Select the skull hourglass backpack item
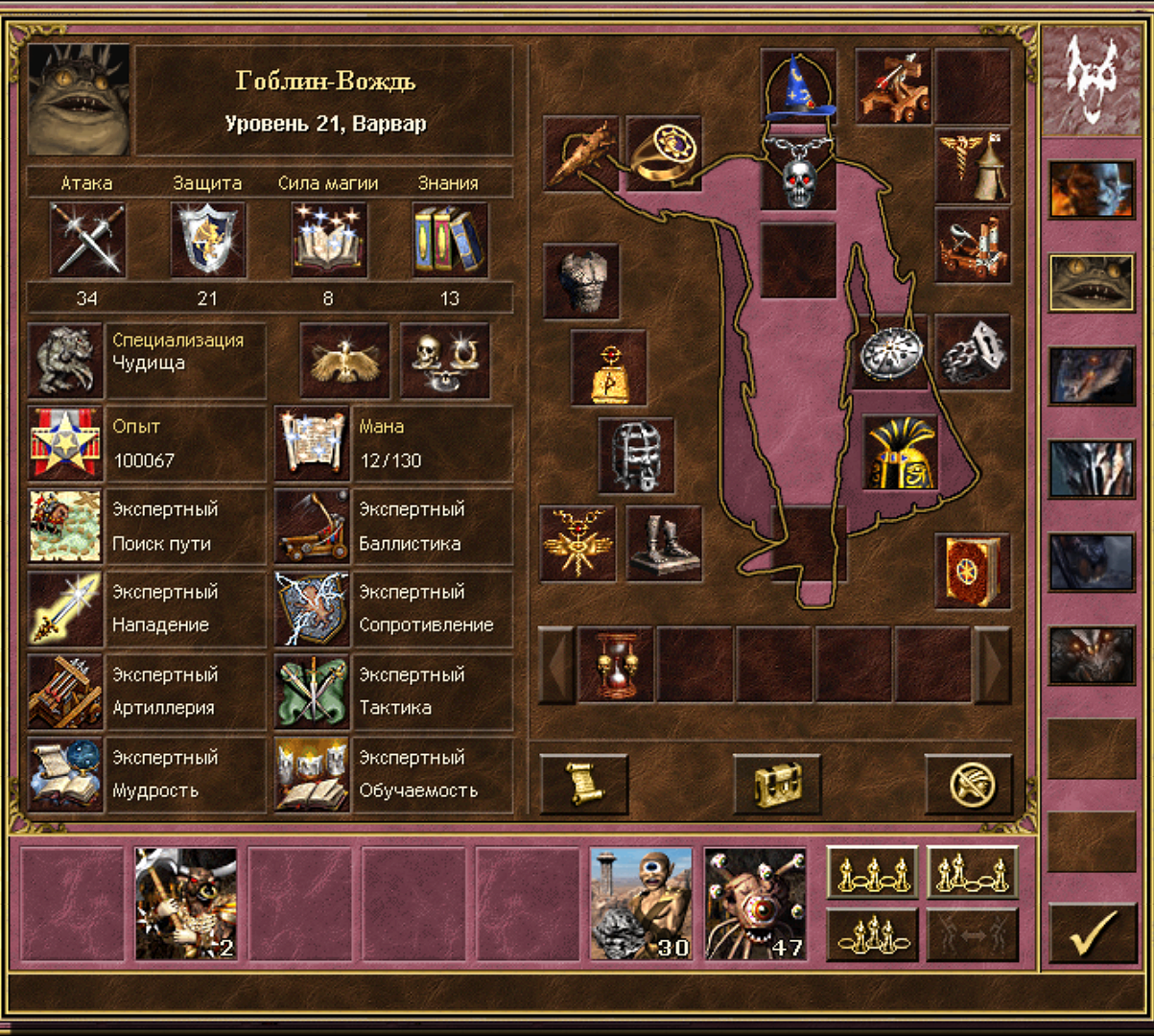1154x1036 pixels. (x=615, y=664)
